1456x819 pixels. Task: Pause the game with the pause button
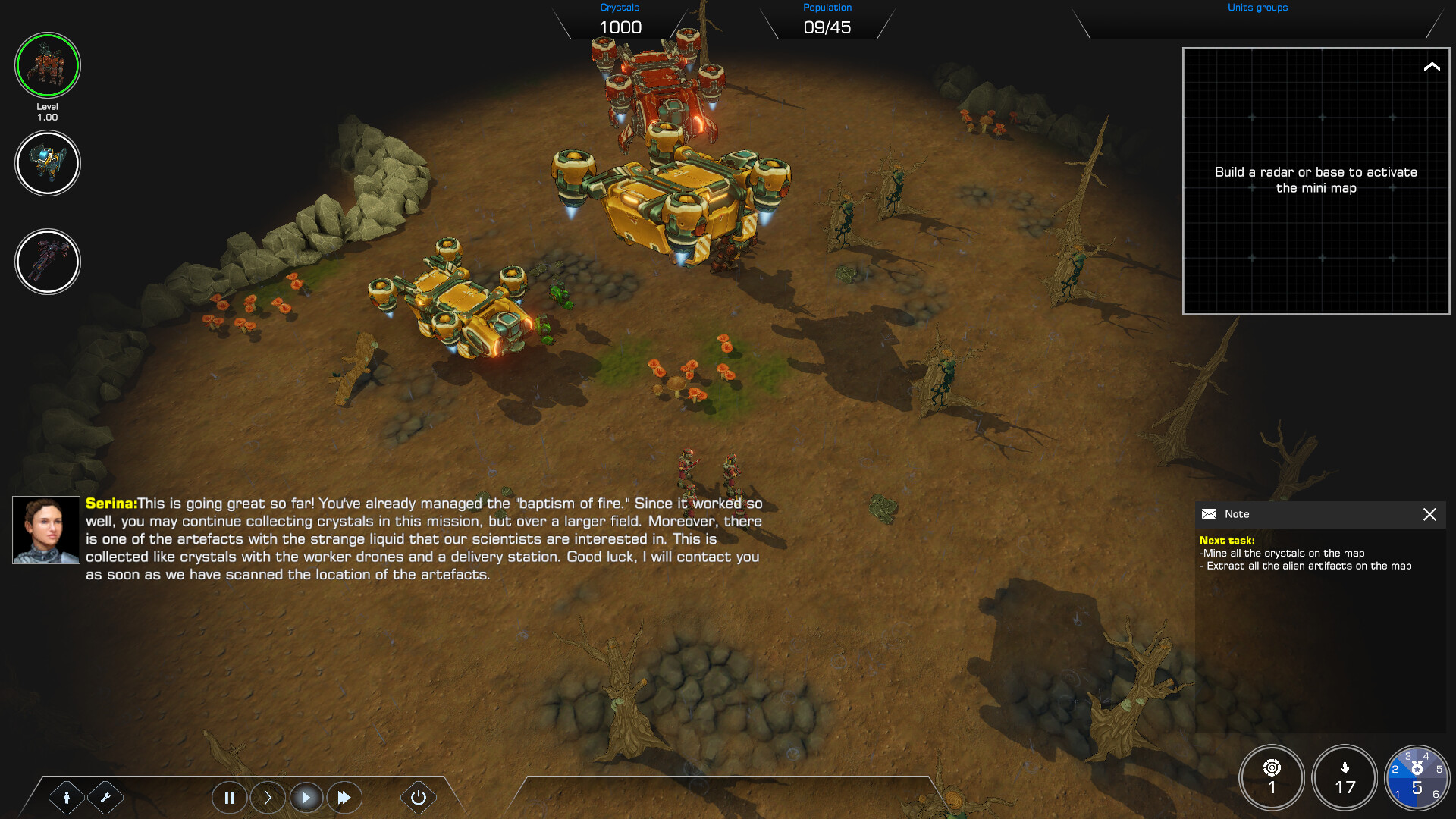(x=230, y=797)
